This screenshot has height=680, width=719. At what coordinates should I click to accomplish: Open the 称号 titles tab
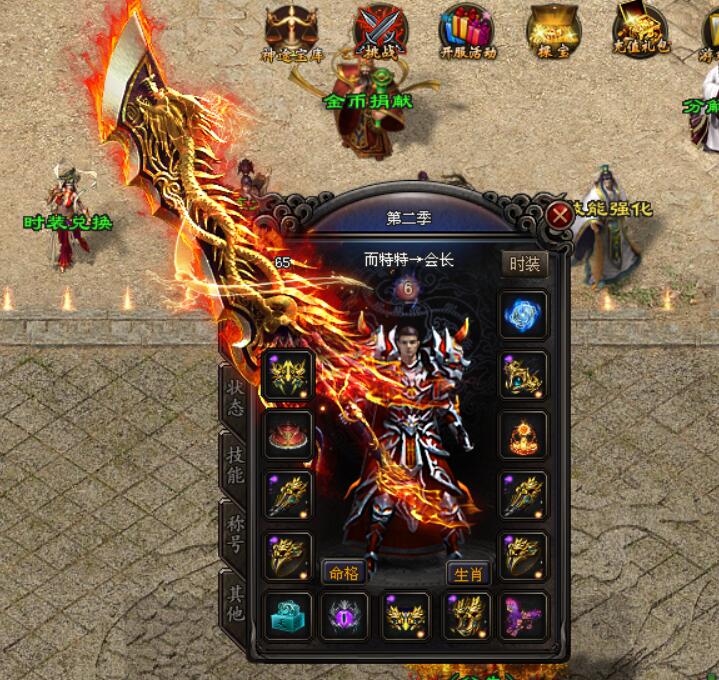[x=235, y=532]
